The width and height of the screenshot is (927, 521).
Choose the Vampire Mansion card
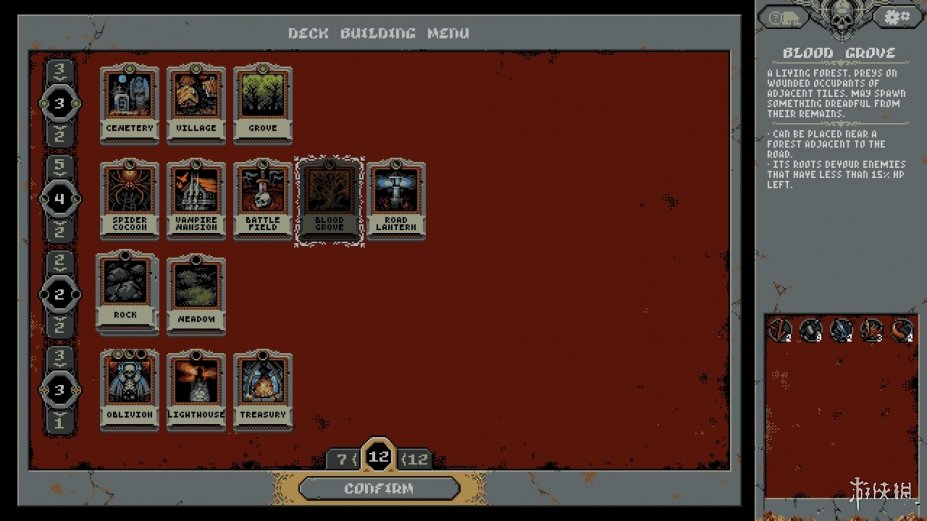click(196, 200)
